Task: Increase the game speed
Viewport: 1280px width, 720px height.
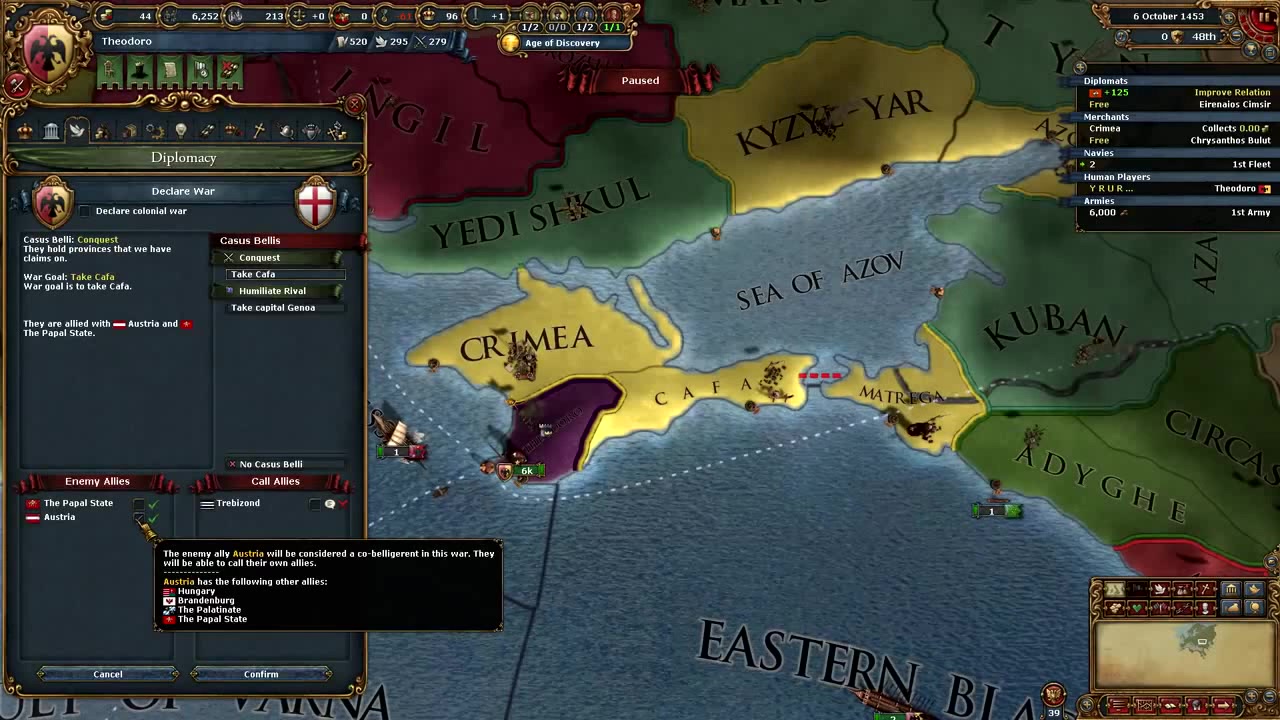Action: point(1229,17)
